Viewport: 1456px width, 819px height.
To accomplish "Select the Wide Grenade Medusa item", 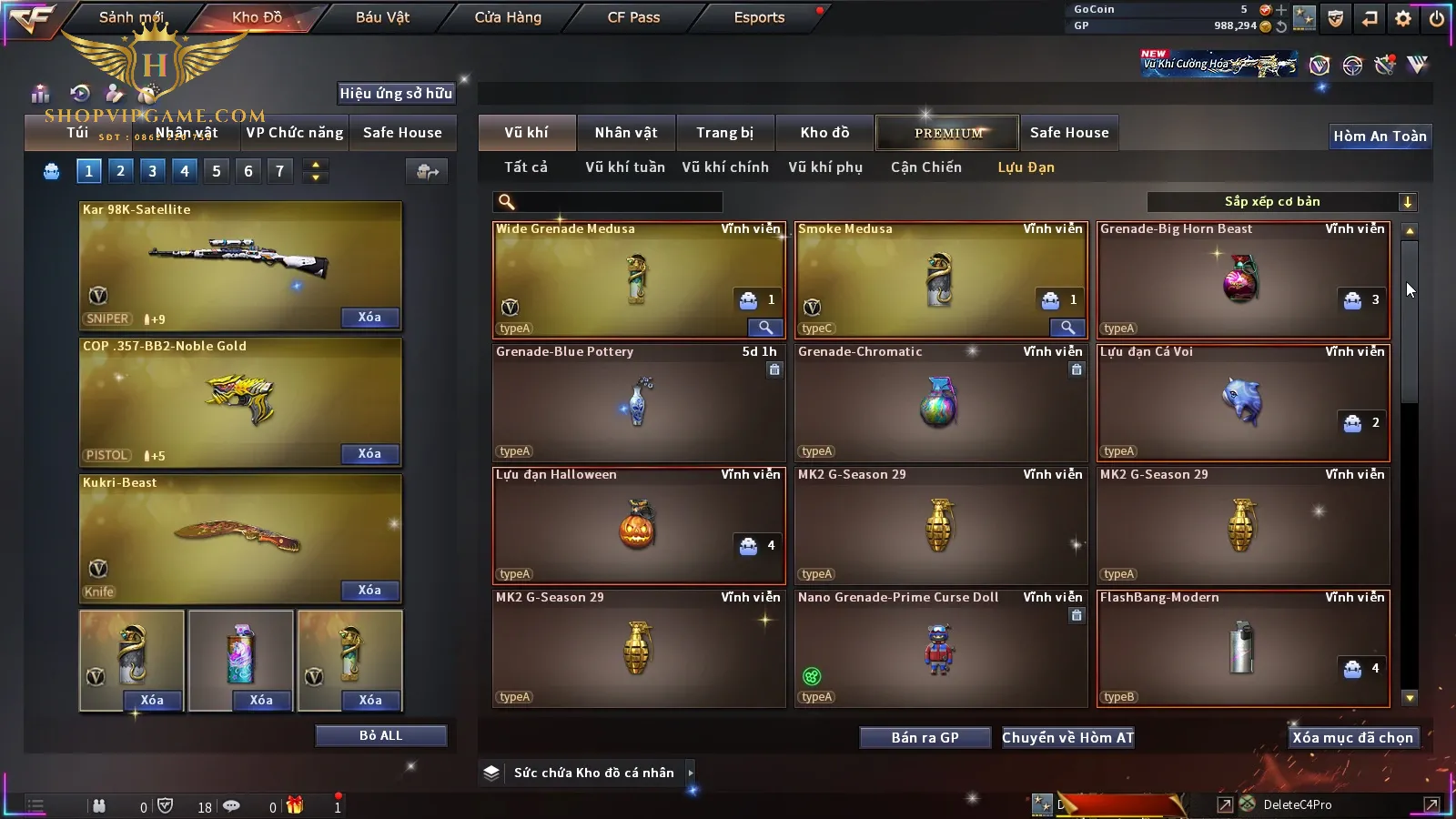I will 637,280.
